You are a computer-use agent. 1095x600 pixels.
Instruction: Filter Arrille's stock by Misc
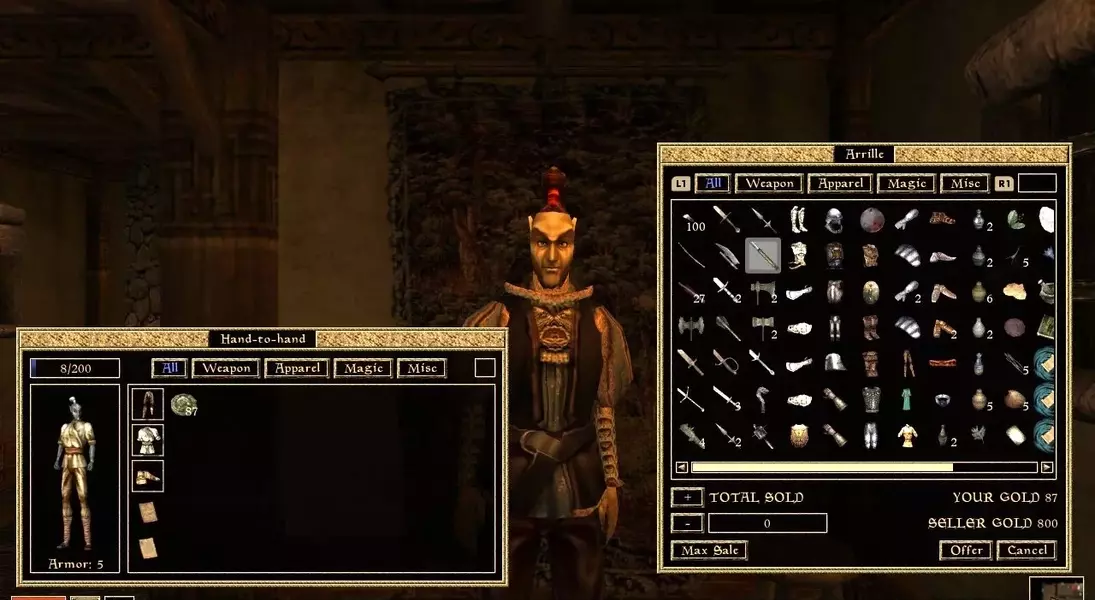(x=965, y=183)
